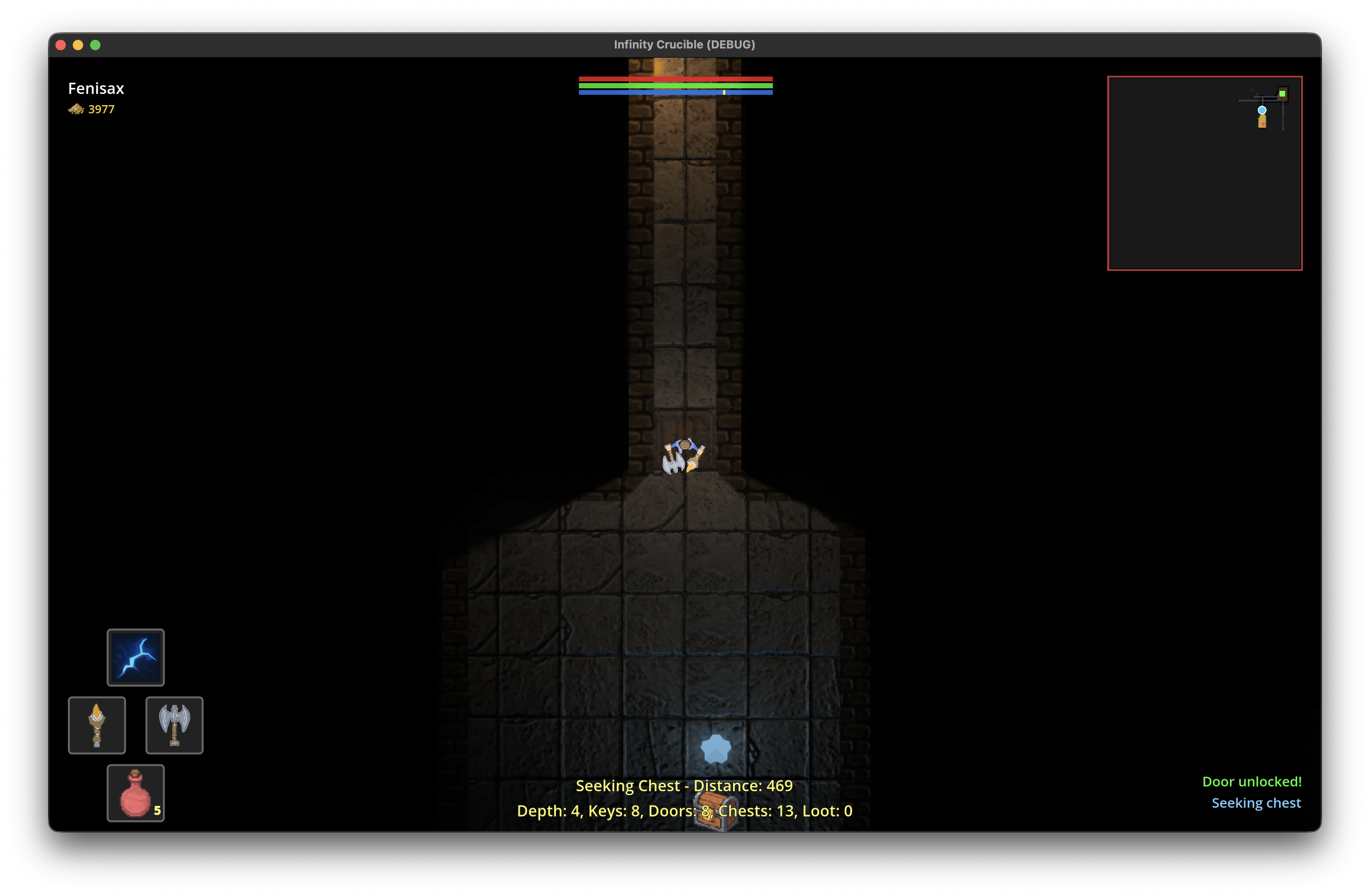Select the torch weapon slot
This screenshot has height=896, width=1370.
(x=97, y=725)
